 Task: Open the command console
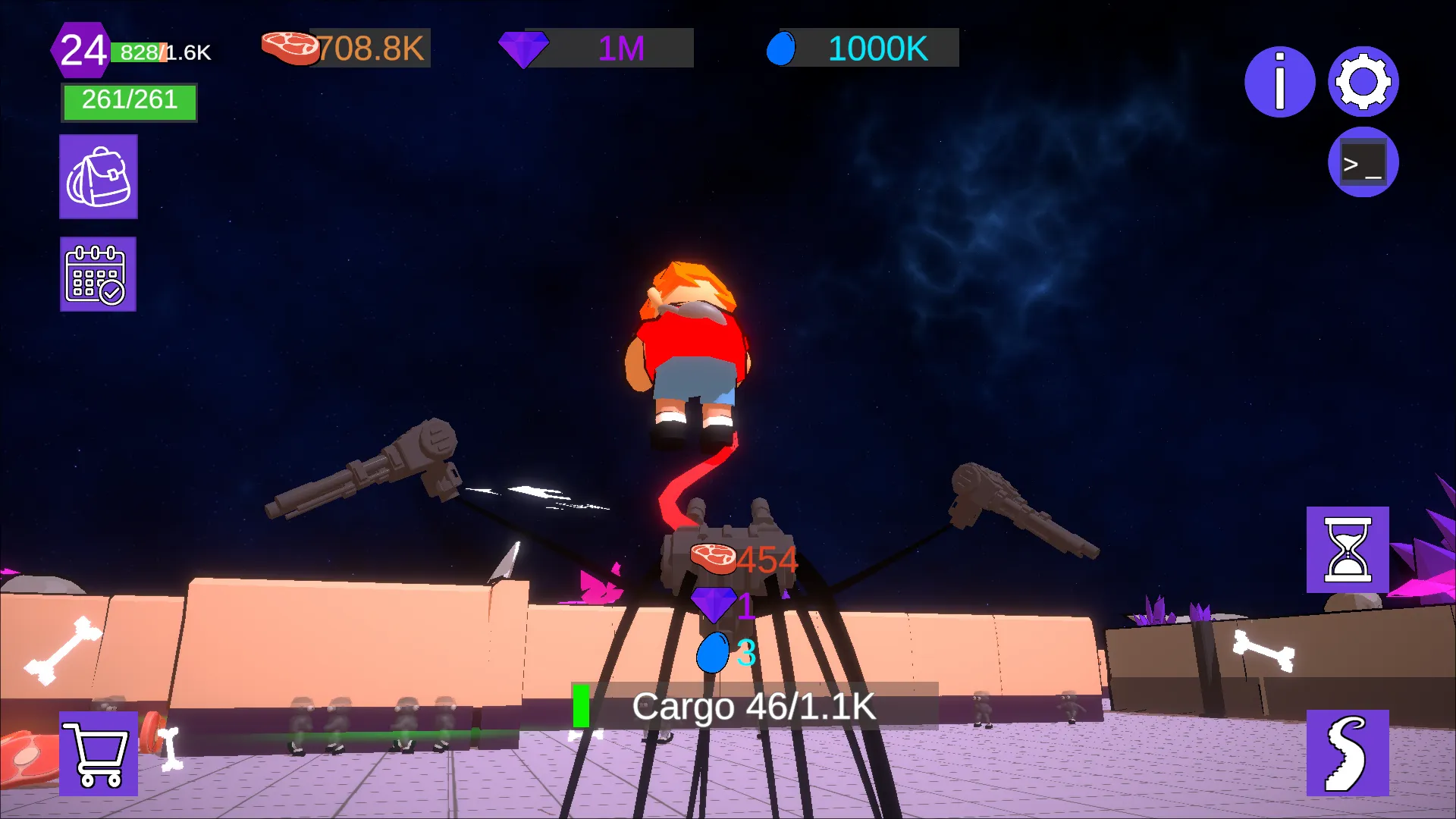pos(1363,162)
